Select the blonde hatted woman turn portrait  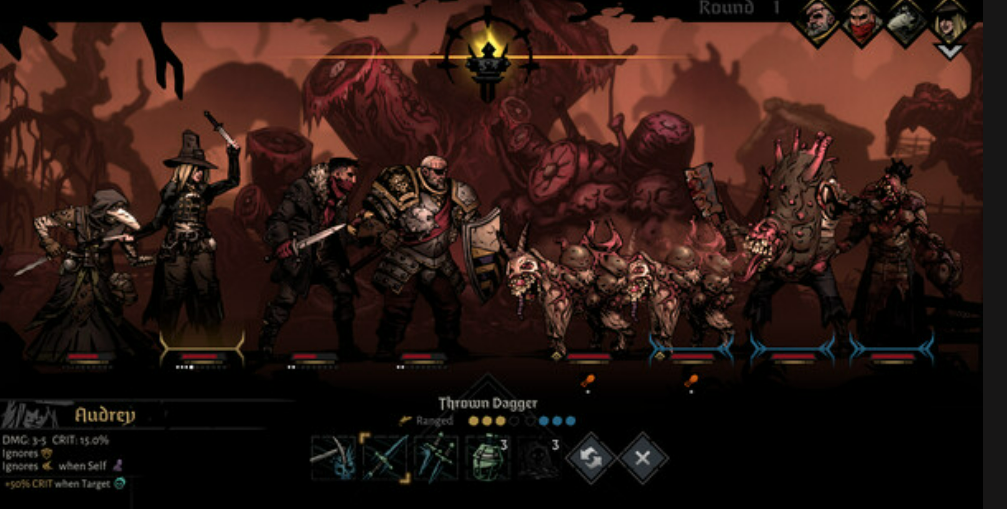click(x=949, y=21)
